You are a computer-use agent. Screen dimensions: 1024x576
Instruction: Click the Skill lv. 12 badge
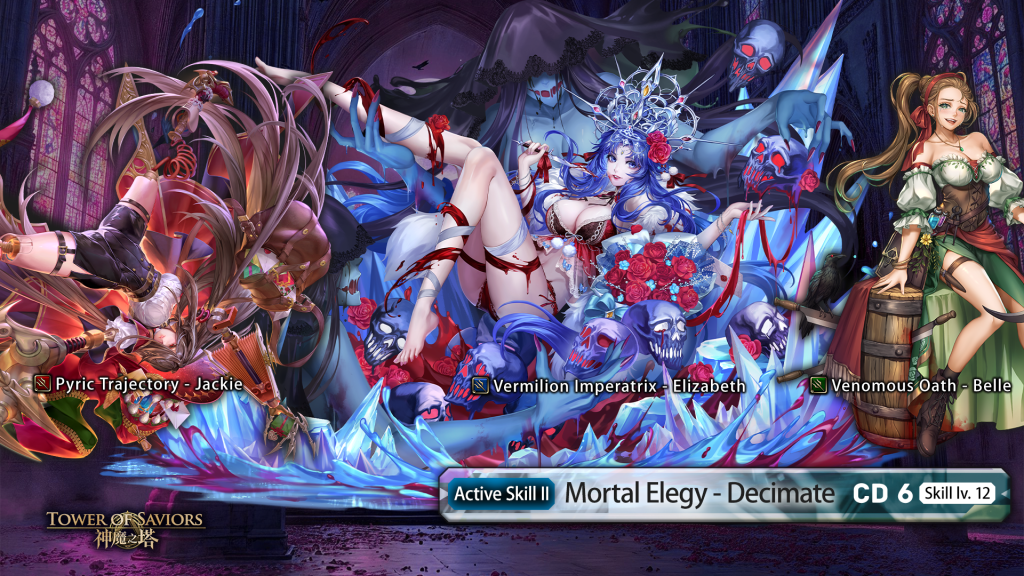(x=957, y=493)
